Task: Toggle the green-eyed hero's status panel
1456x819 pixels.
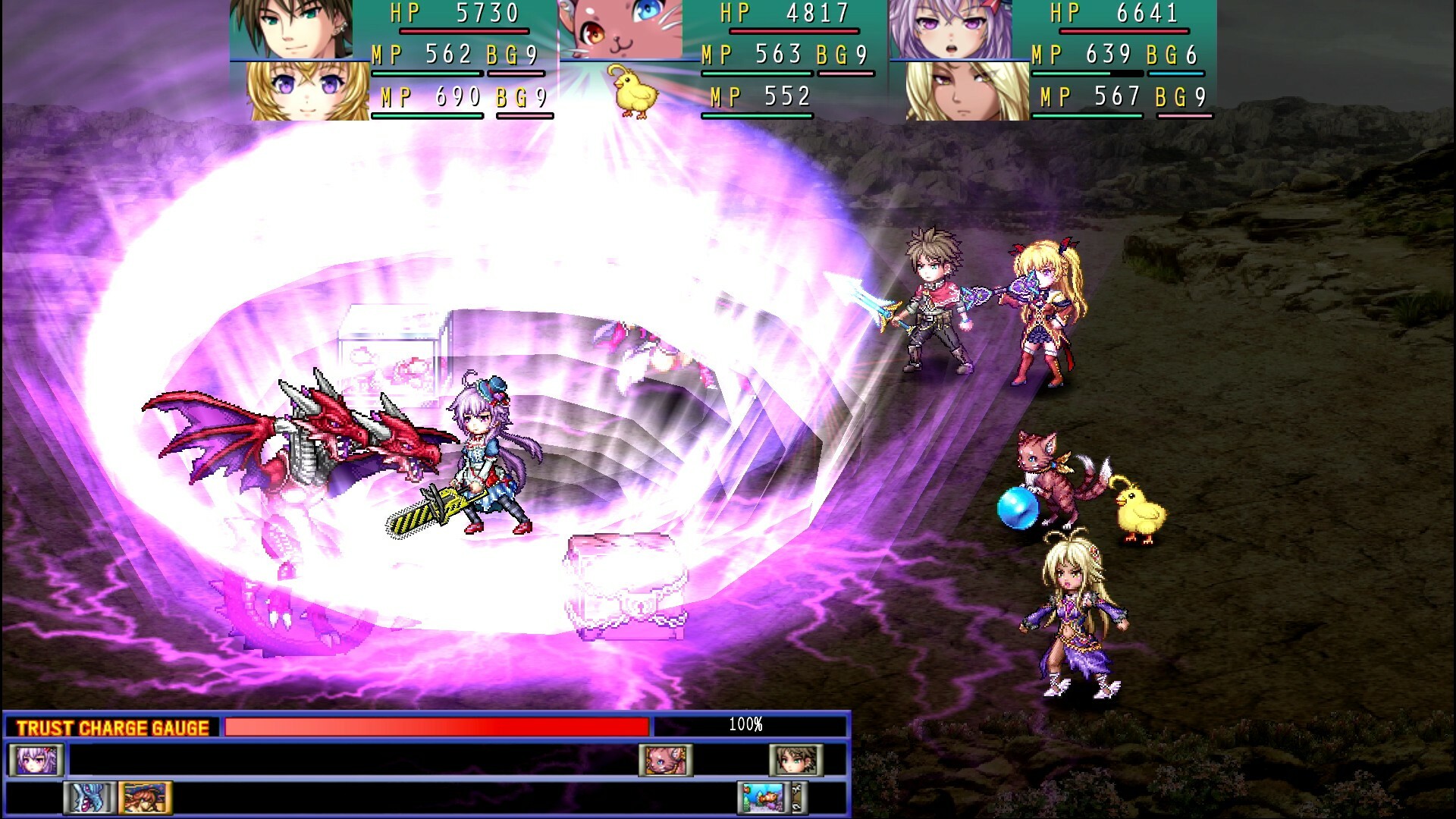Action: (290, 30)
